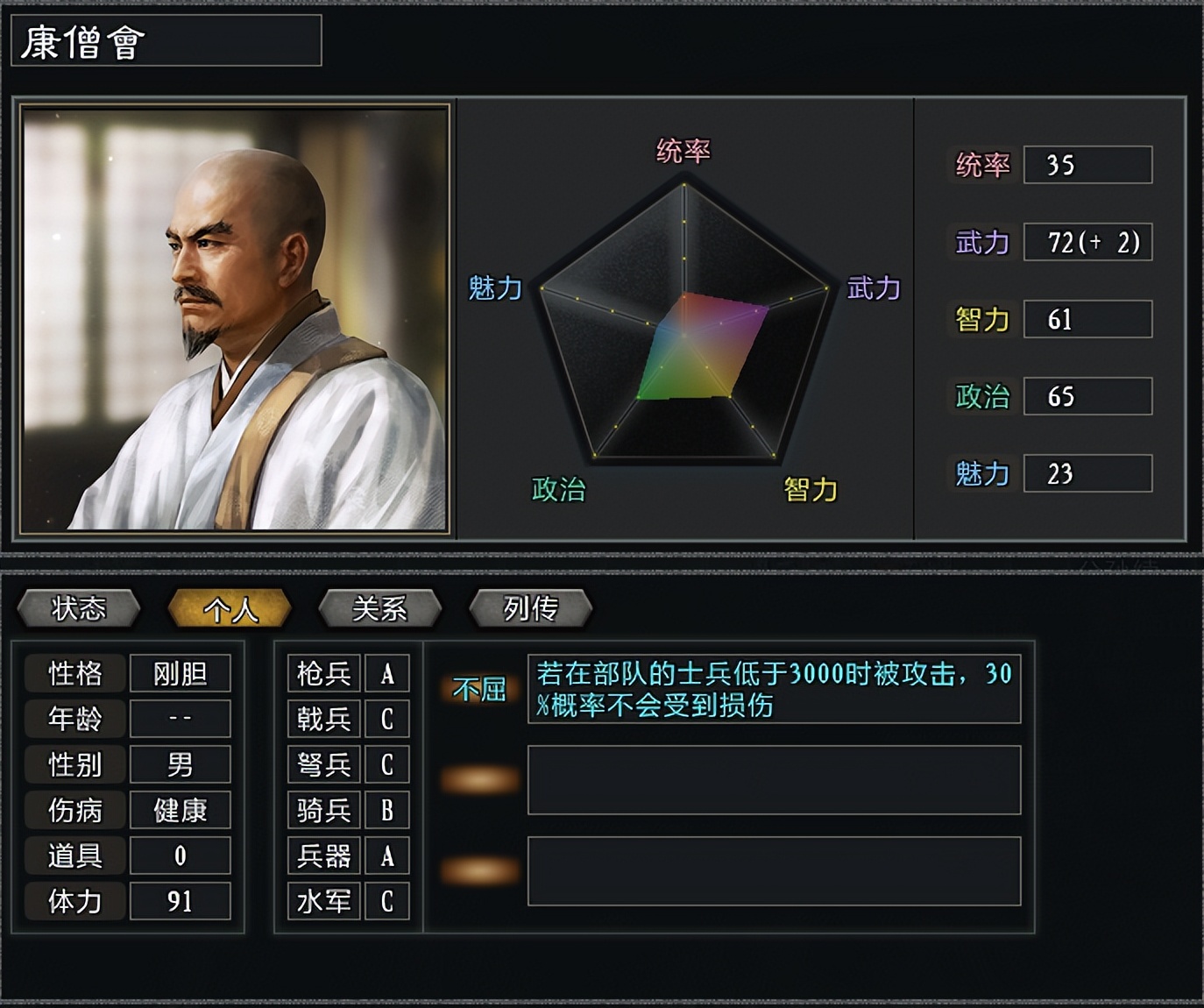This screenshot has height=1008, width=1204.
Task: Click the 戟兵 C aptitude grade
Action: 386,719
